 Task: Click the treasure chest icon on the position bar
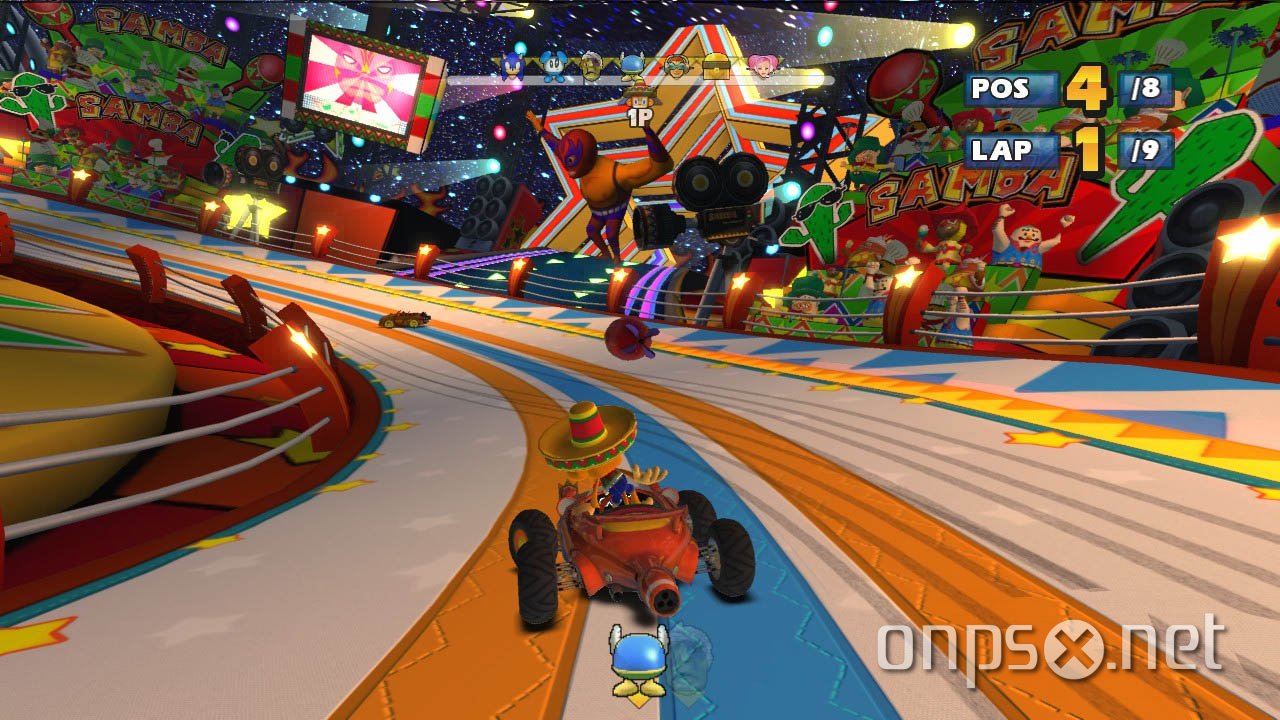(718, 67)
